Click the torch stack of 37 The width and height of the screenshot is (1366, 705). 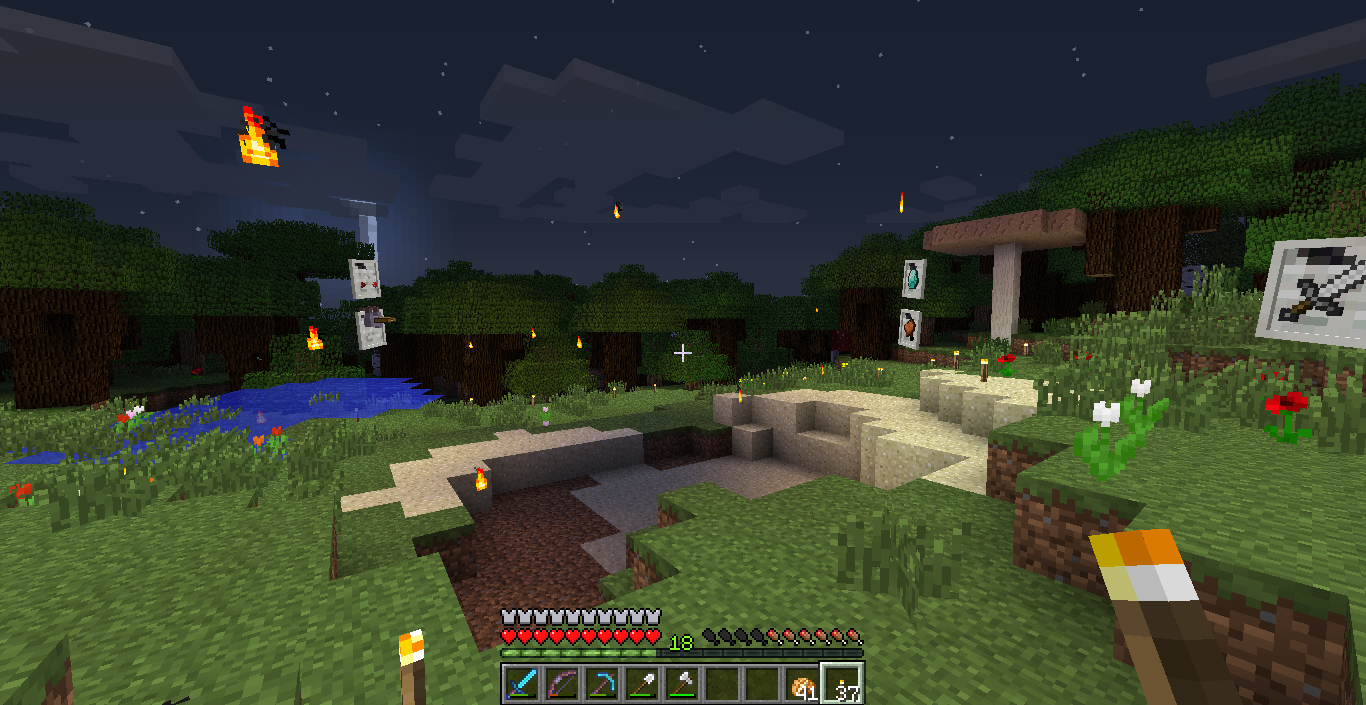click(842, 684)
